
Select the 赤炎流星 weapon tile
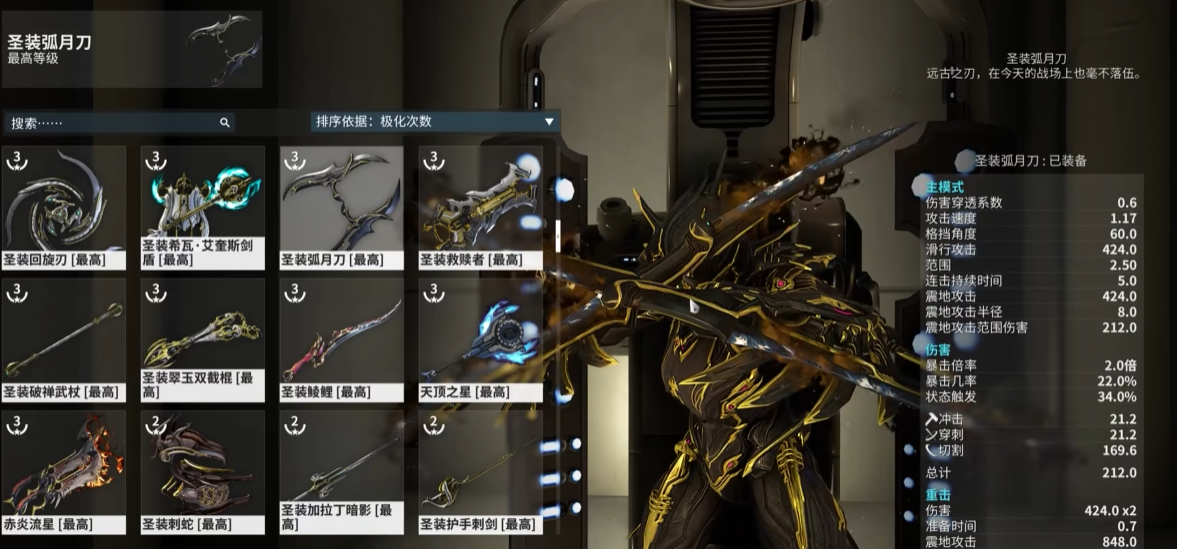point(64,471)
